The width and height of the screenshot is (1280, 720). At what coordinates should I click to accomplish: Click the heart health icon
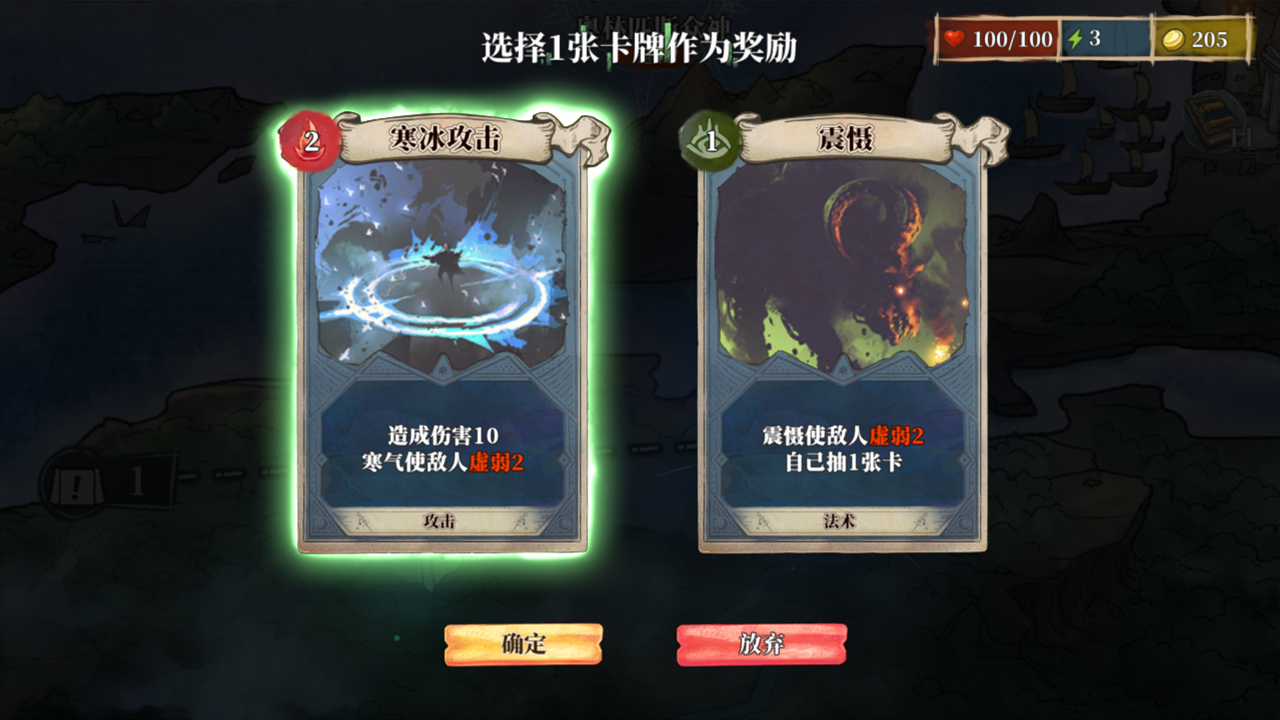[x=953, y=40]
